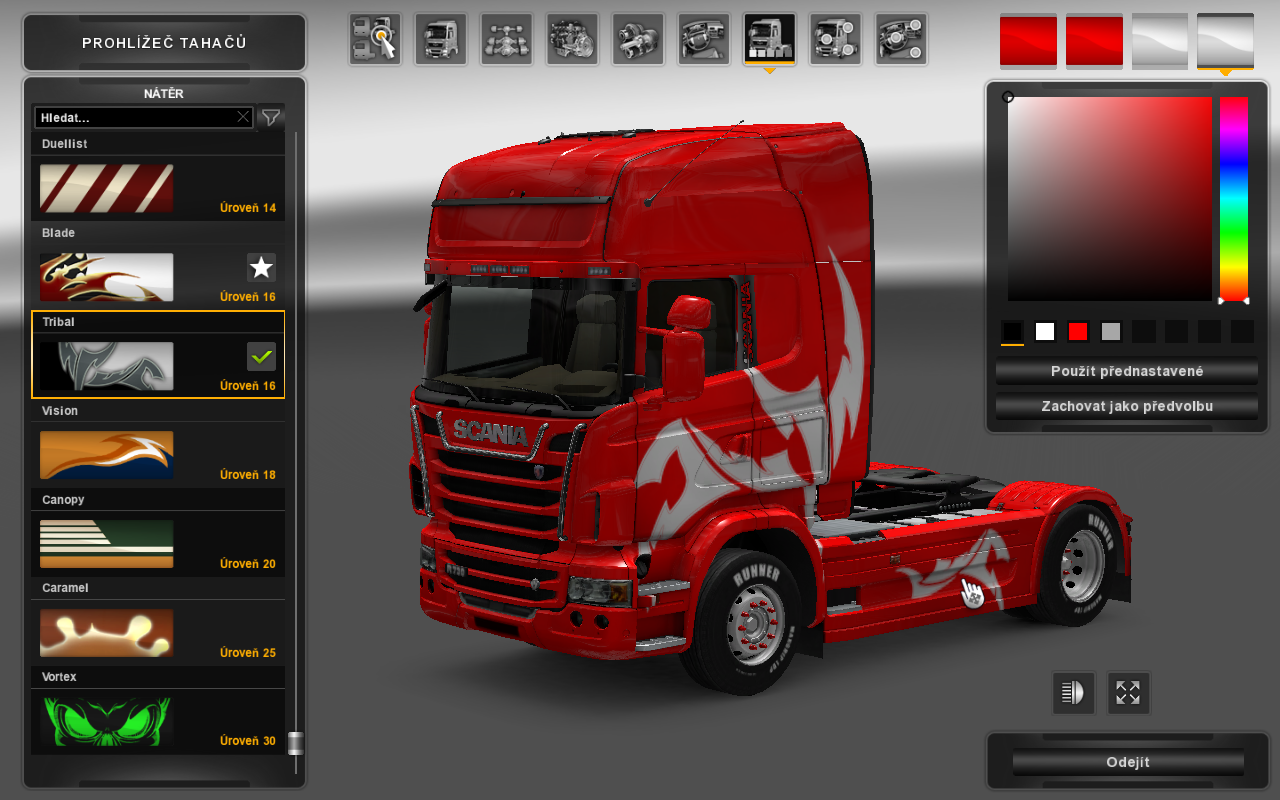The width and height of the screenshot is (1280, 800).
Task: Click the Použít přednastavené button
Action: pos(1127,371)
